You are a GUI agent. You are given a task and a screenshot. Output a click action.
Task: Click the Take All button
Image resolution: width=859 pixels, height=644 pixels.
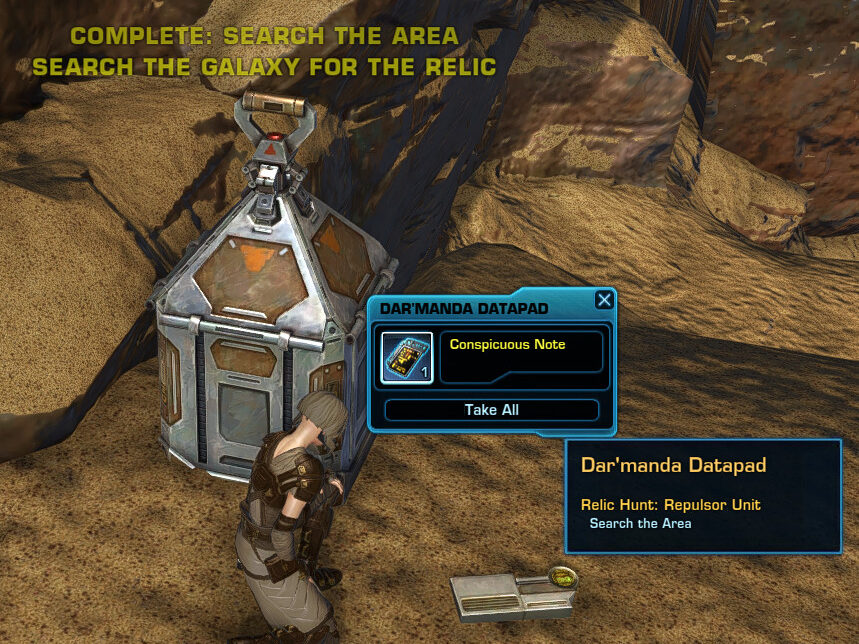click(x=491, y=410)
